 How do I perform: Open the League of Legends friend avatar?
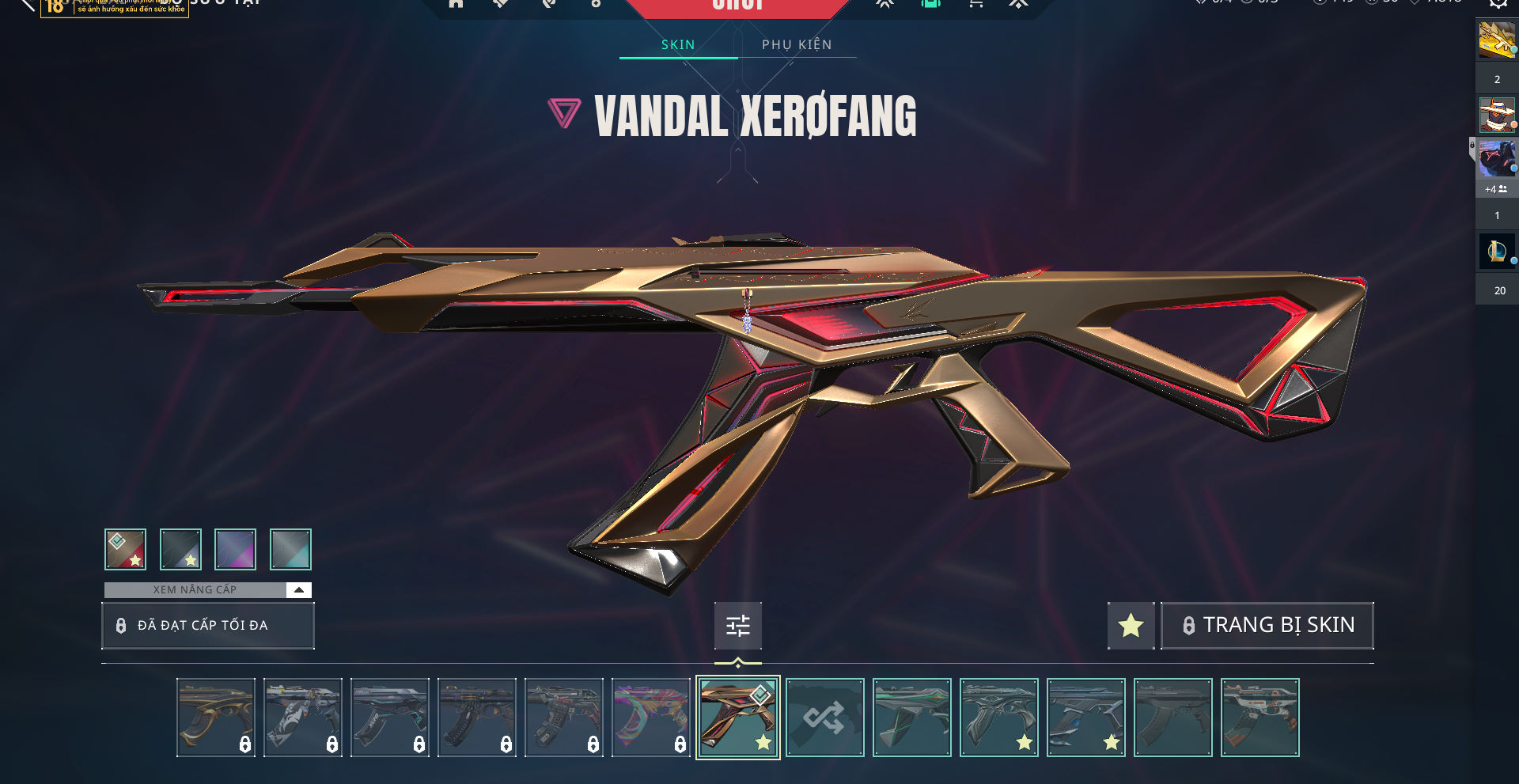point(1496,252)
